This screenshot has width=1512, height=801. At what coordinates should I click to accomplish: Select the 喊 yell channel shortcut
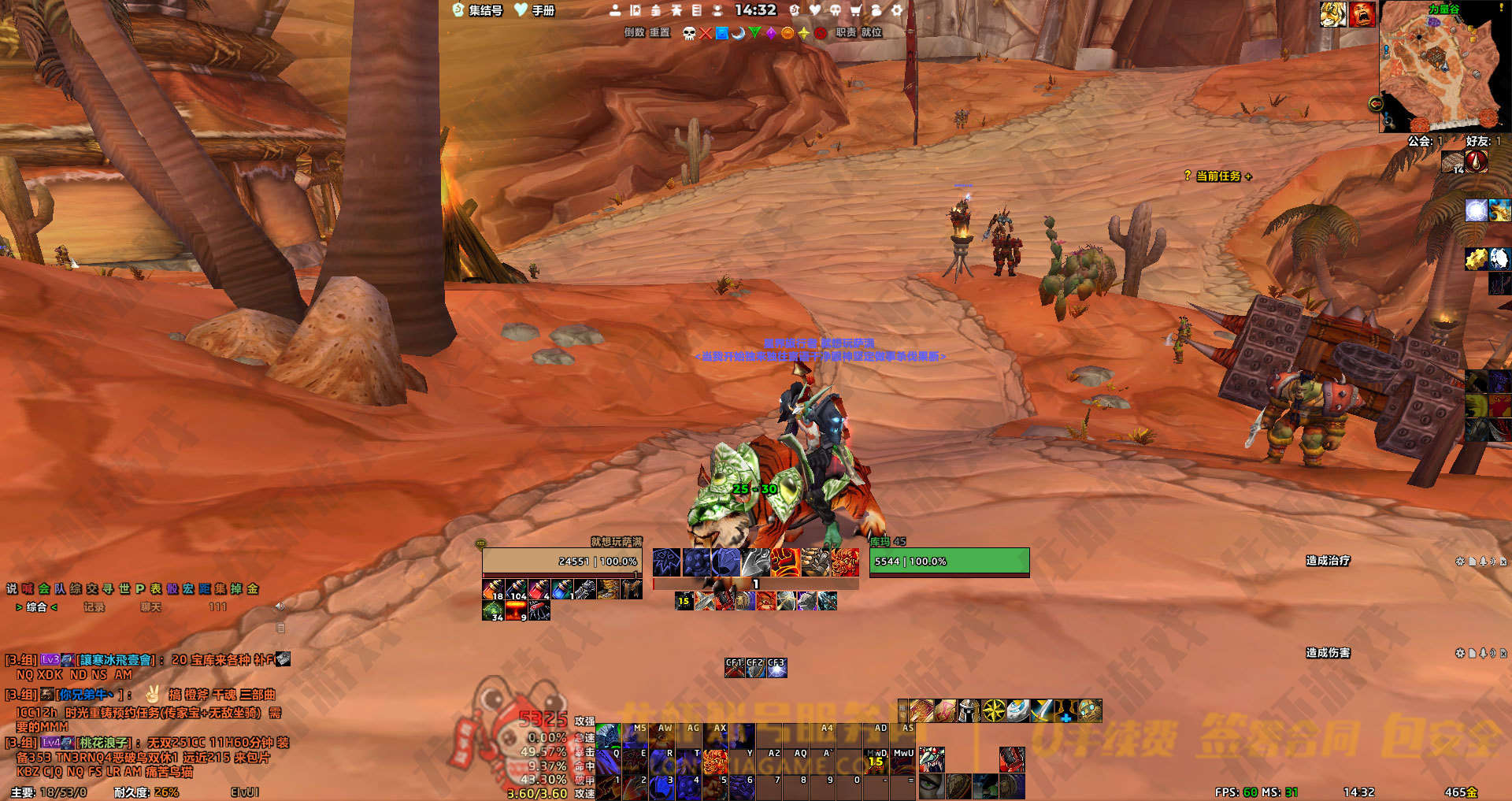28,588
